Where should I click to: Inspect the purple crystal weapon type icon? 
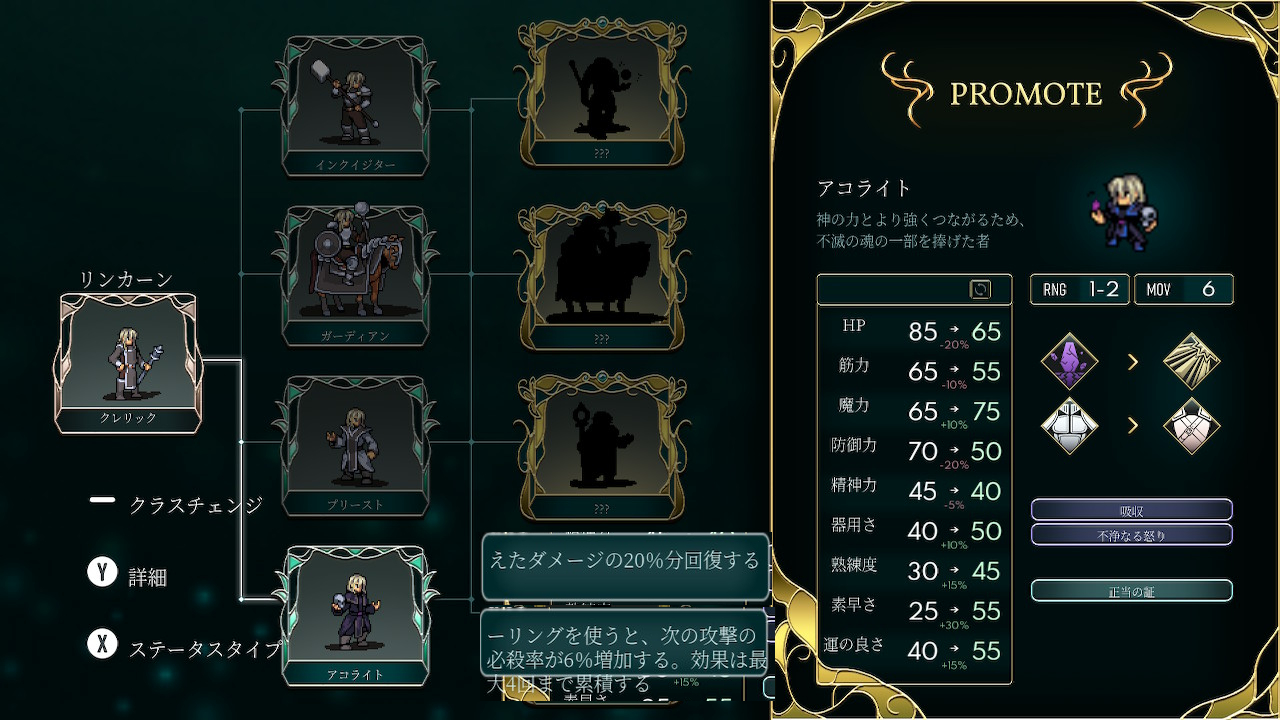click(1069, 361)
